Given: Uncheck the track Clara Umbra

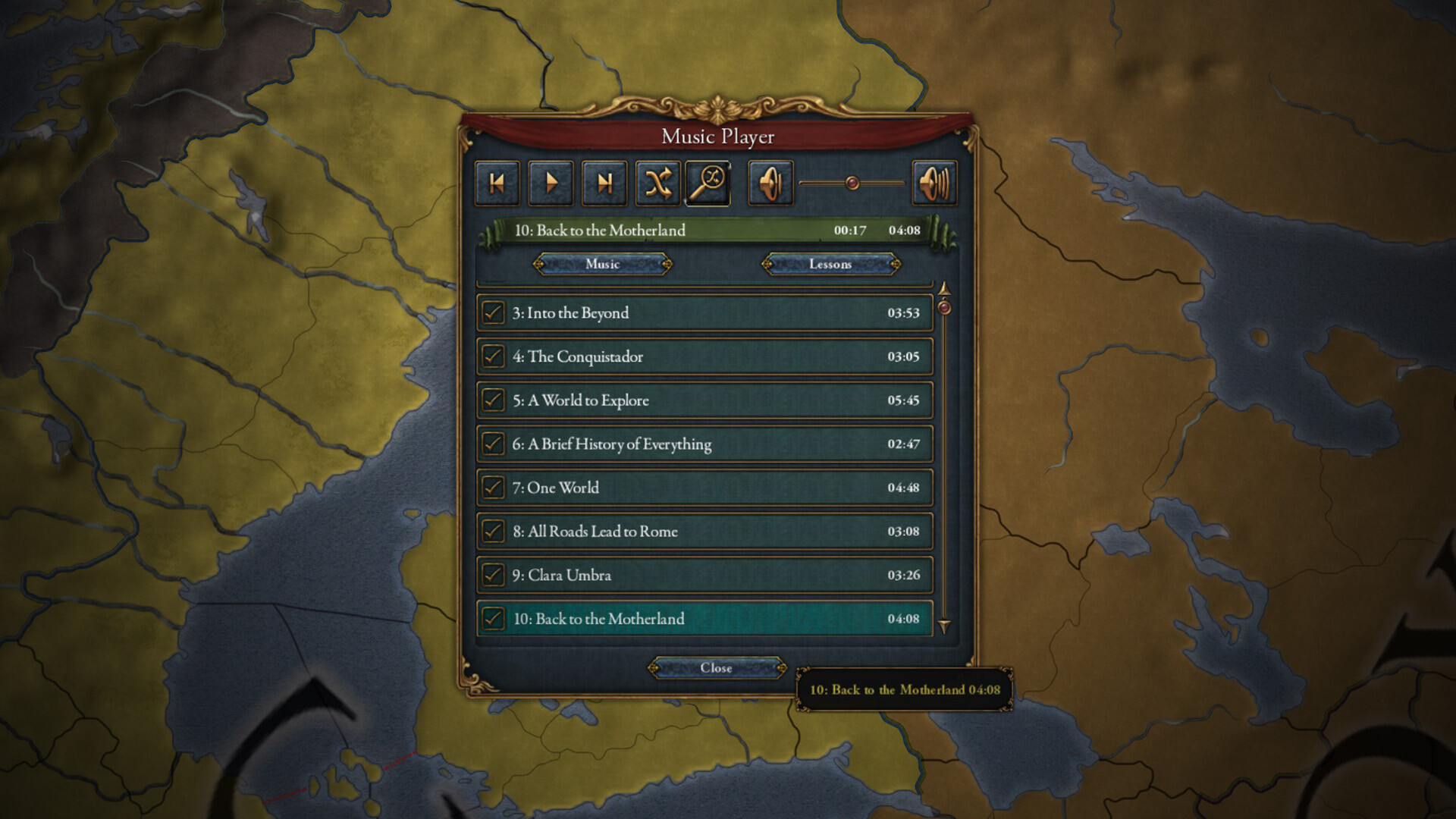Looking at the screenshot, I should (494, 576).
